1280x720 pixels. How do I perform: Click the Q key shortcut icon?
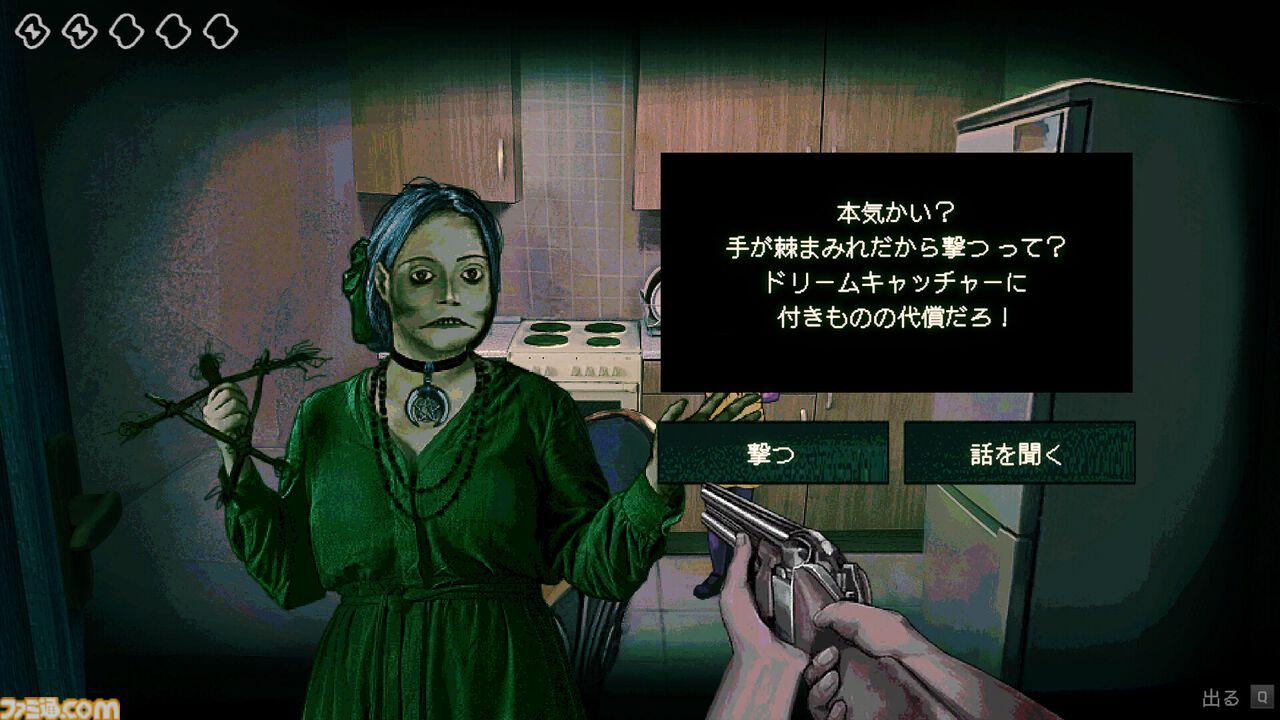click(1261, 696)
